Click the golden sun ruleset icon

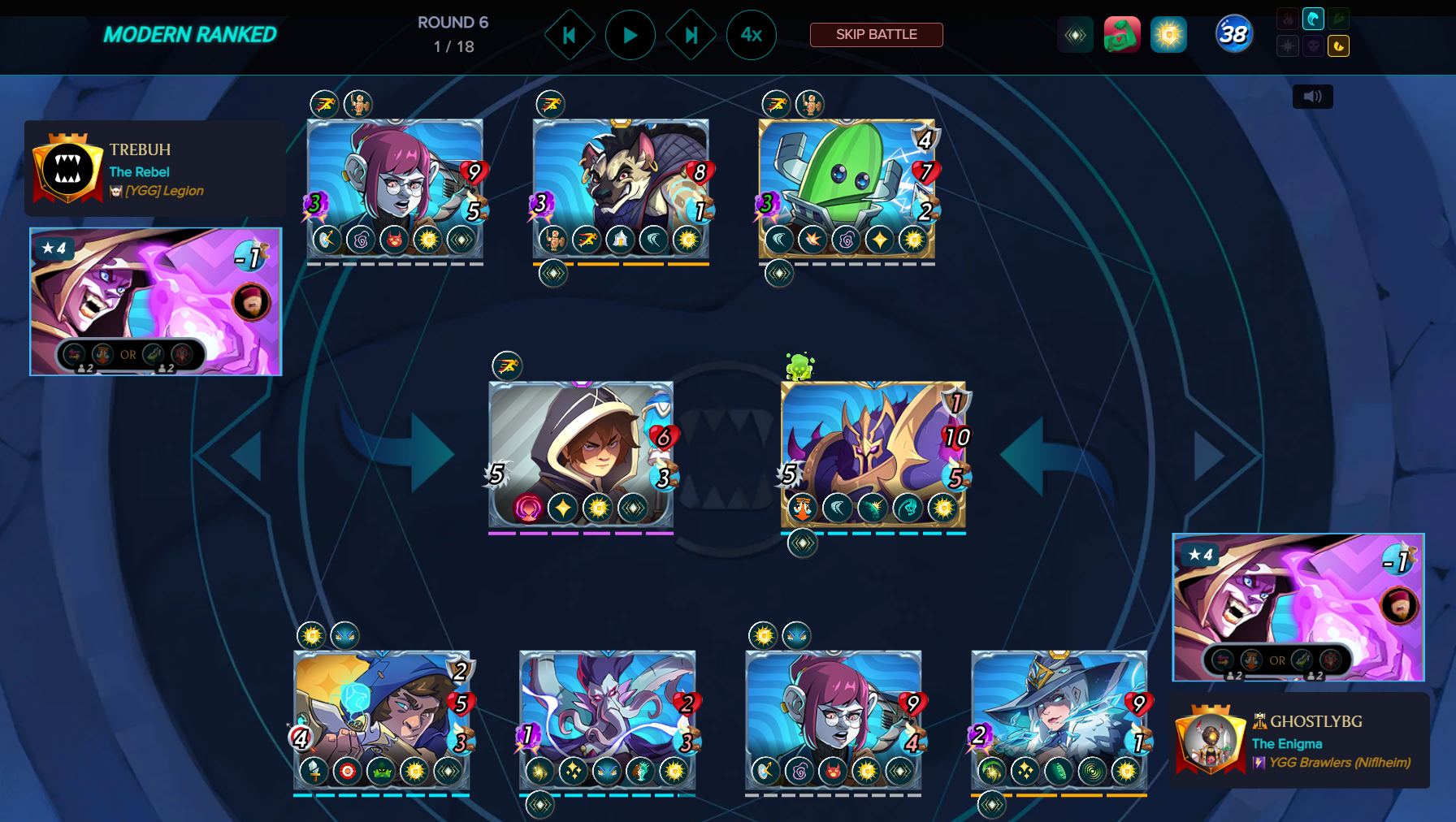(1168, 35)
